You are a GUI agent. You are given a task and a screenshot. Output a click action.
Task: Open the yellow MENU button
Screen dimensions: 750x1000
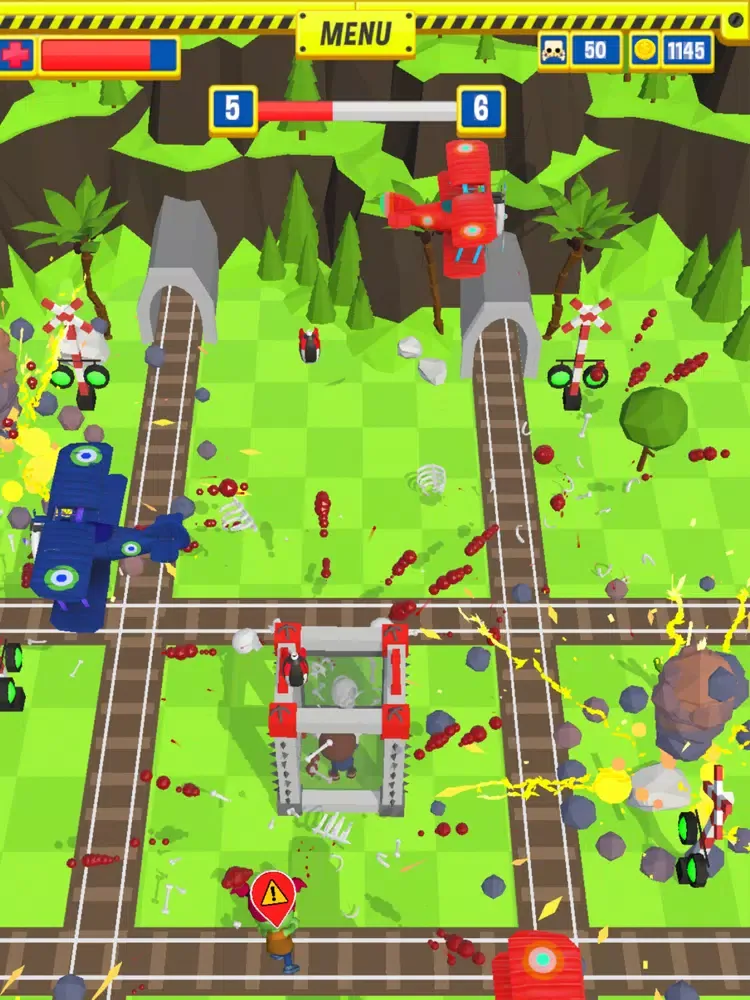355,34
